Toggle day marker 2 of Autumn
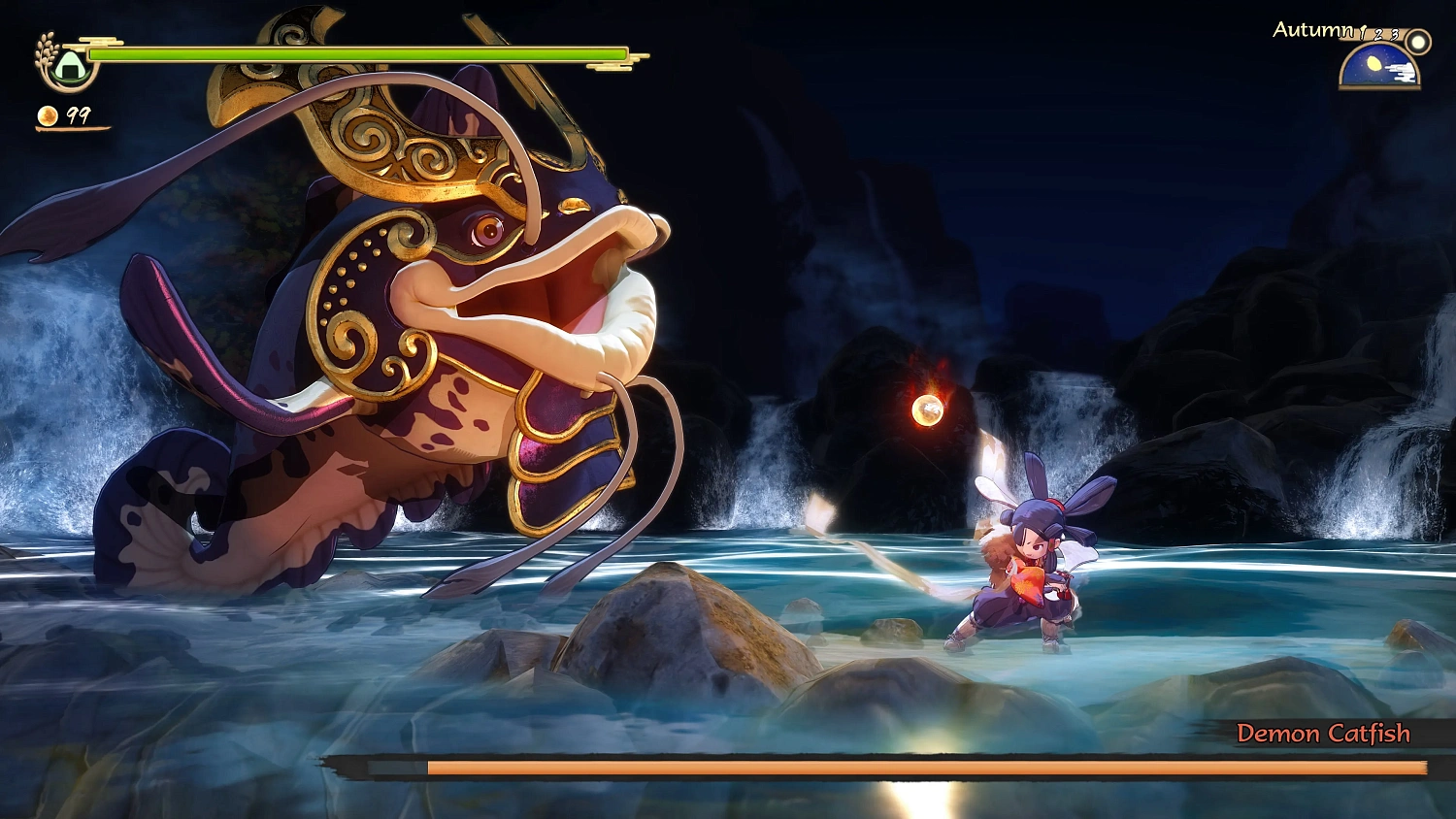This screenshot has width=1456, height=819. (1377, 36)
